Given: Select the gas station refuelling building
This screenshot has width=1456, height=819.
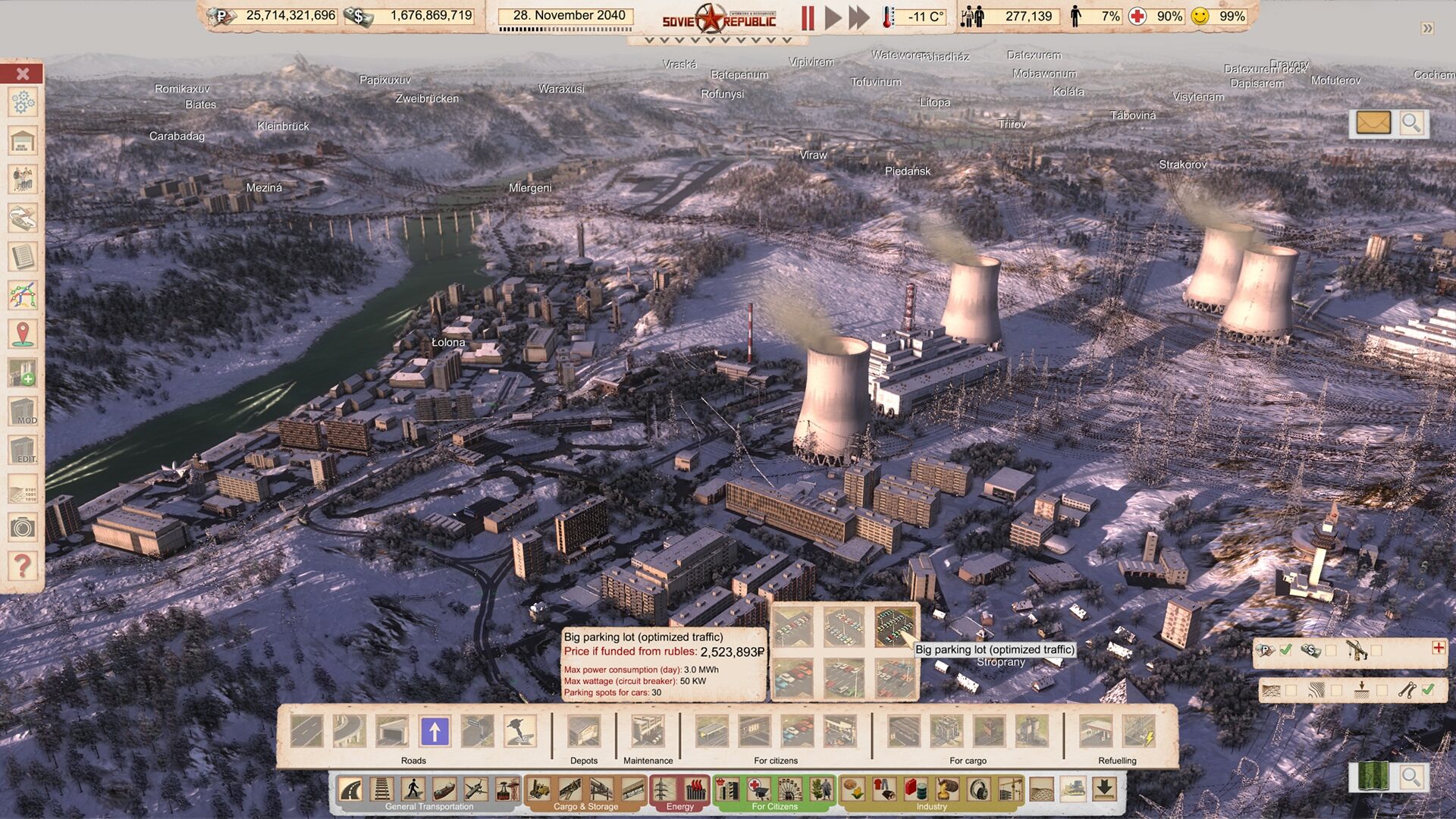Looking at the screenshot, I should coord(1096,732).
